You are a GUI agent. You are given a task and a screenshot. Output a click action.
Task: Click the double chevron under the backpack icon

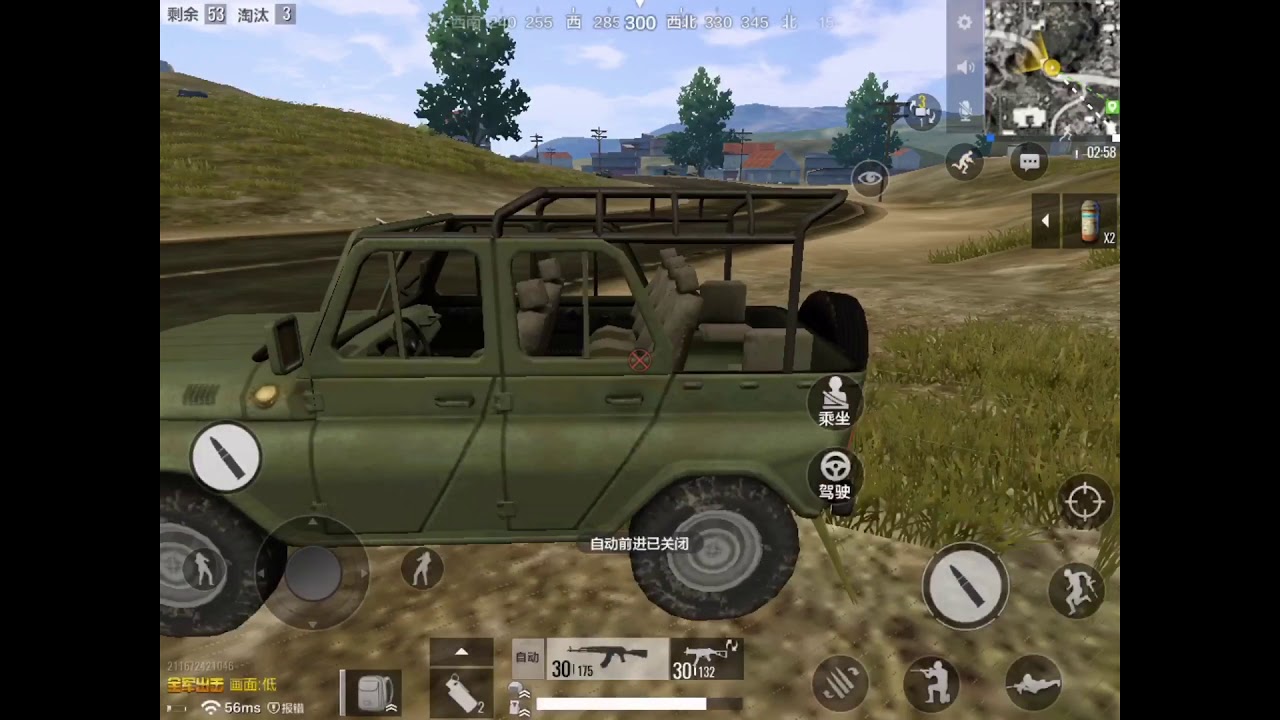(391, 707)
